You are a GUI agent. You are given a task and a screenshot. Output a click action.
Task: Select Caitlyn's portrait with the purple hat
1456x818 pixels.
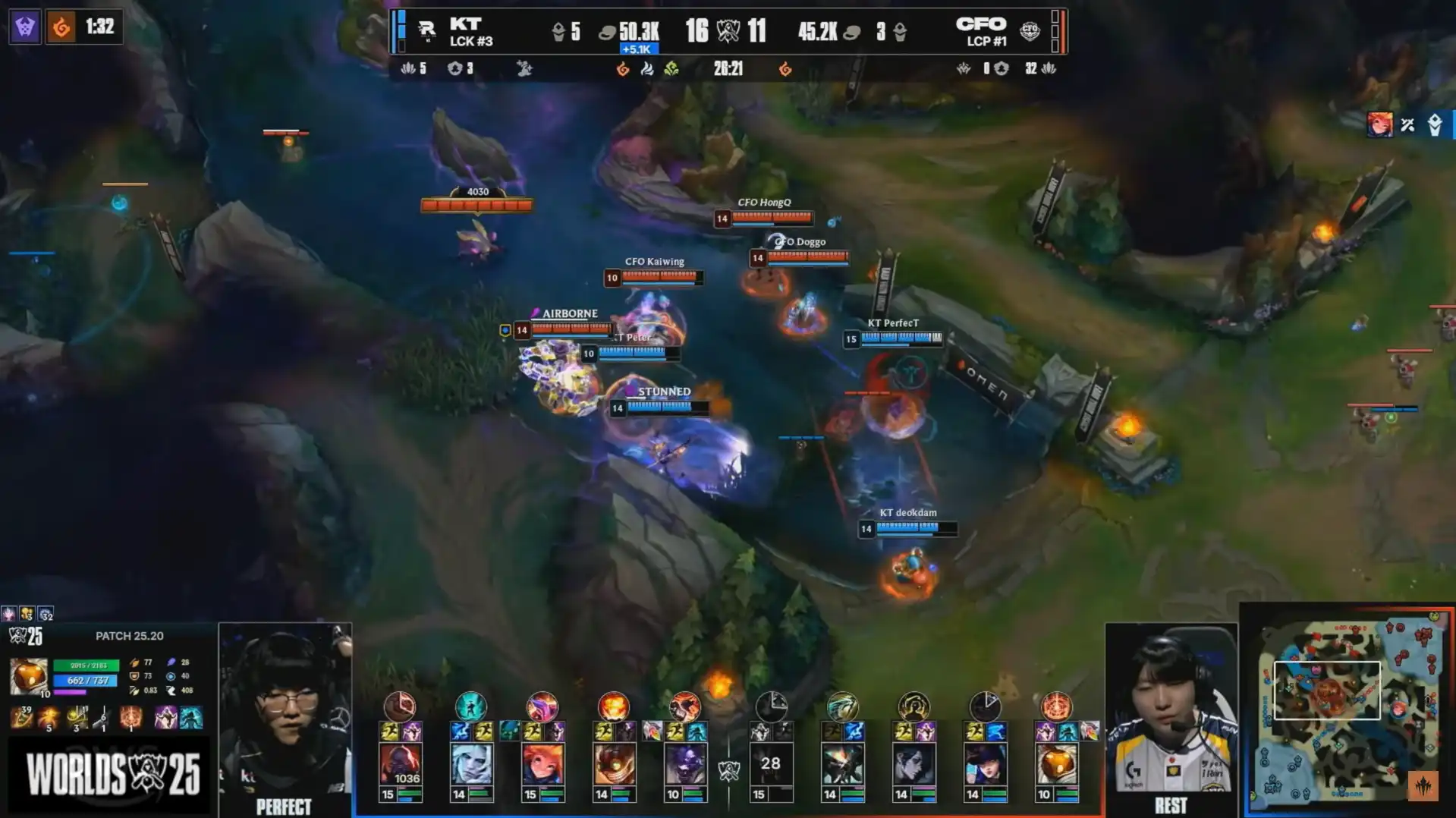coord(985,763)
